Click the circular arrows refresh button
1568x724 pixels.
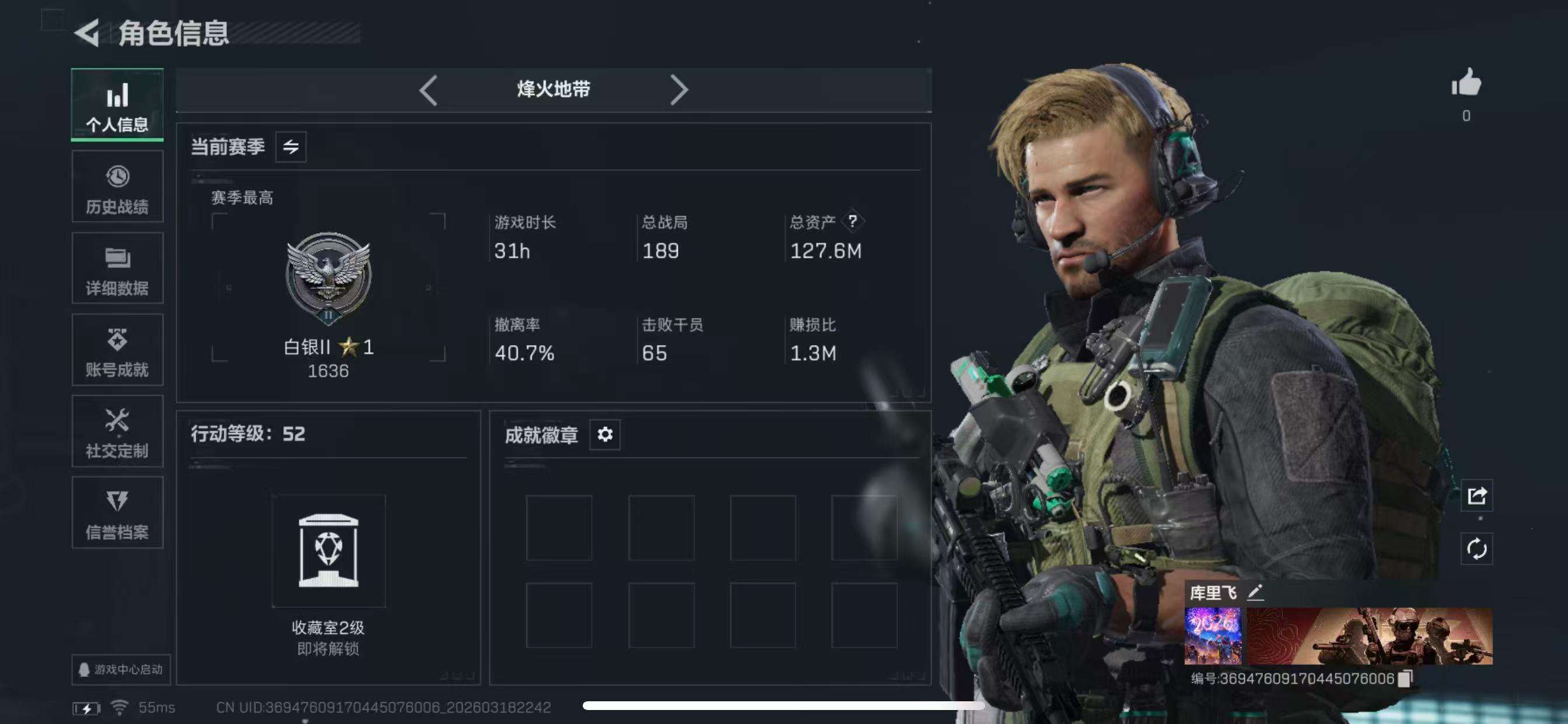[x=1476, y=549]
